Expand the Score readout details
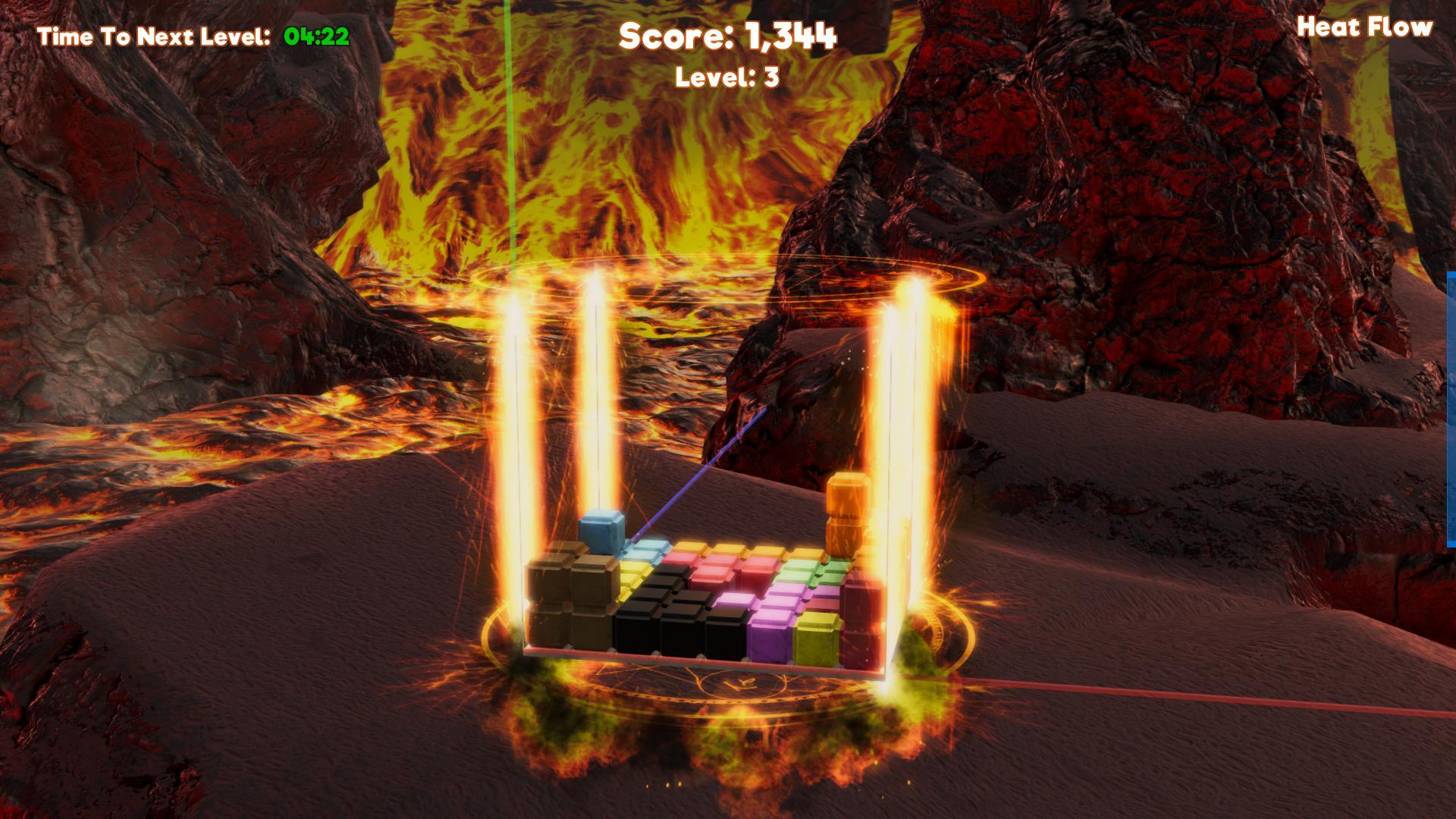1456x819 pixels. (728, 36)
